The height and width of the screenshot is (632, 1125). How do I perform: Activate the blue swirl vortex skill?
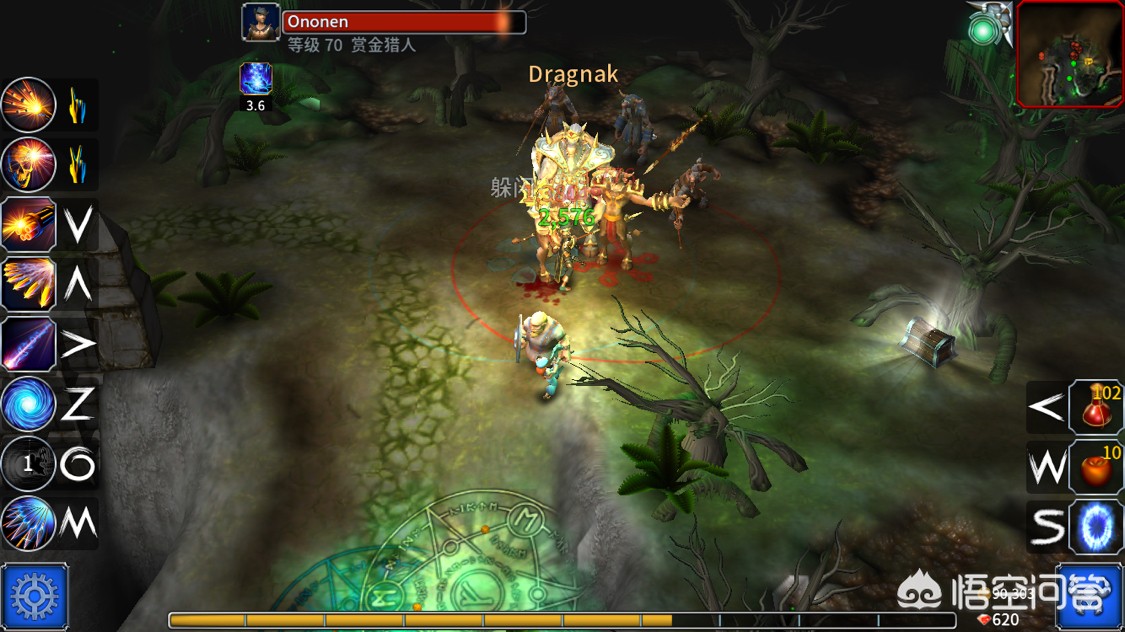pos(28,405)
